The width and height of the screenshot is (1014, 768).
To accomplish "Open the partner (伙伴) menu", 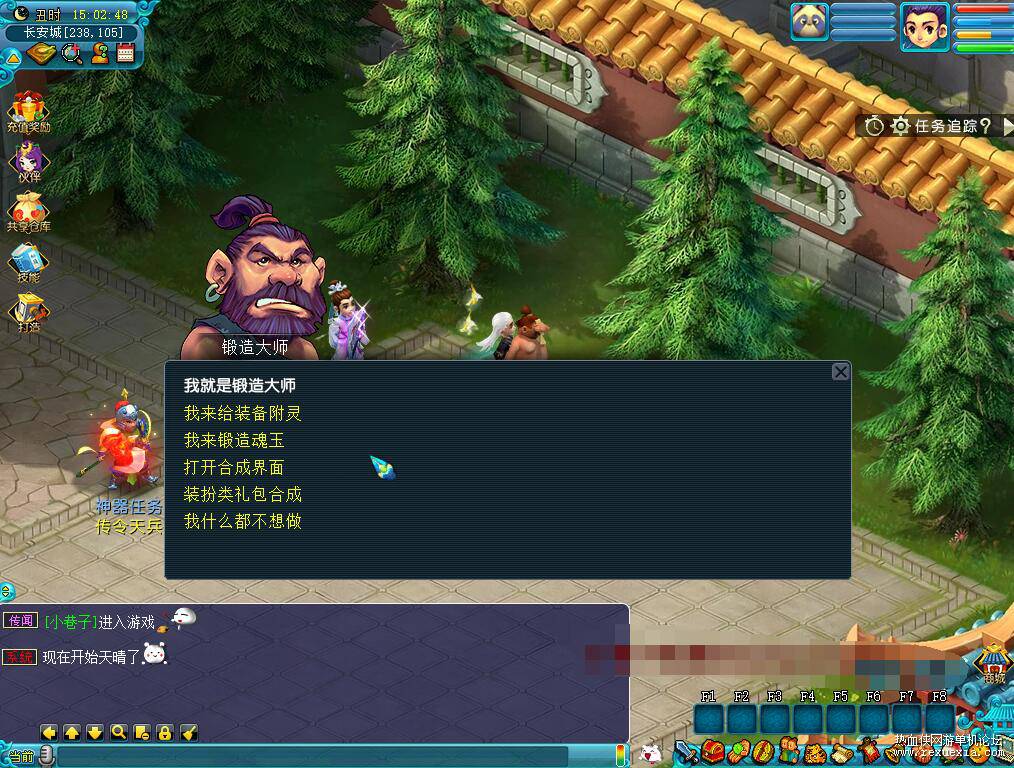I will (28, 162).
